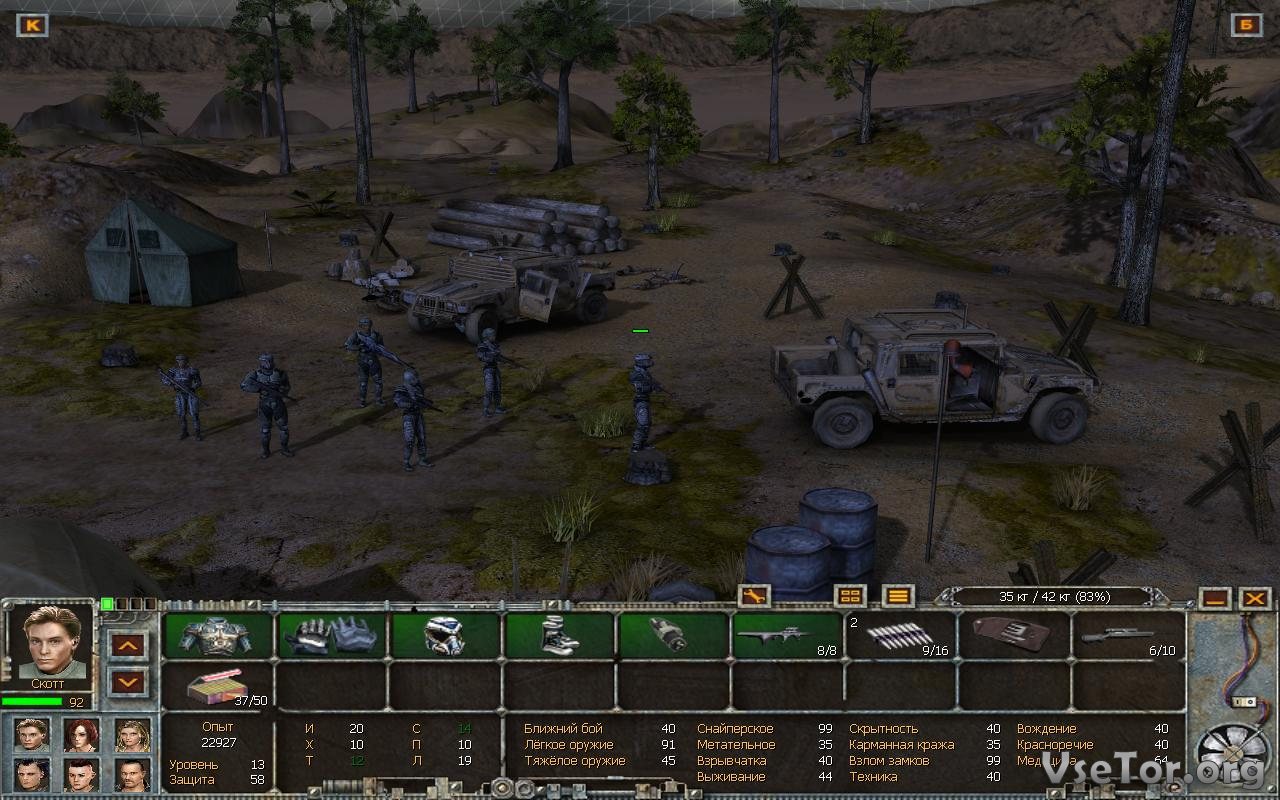Choose the ammo box showing 37/50
1280x800 pixels.
click(217, 685)
